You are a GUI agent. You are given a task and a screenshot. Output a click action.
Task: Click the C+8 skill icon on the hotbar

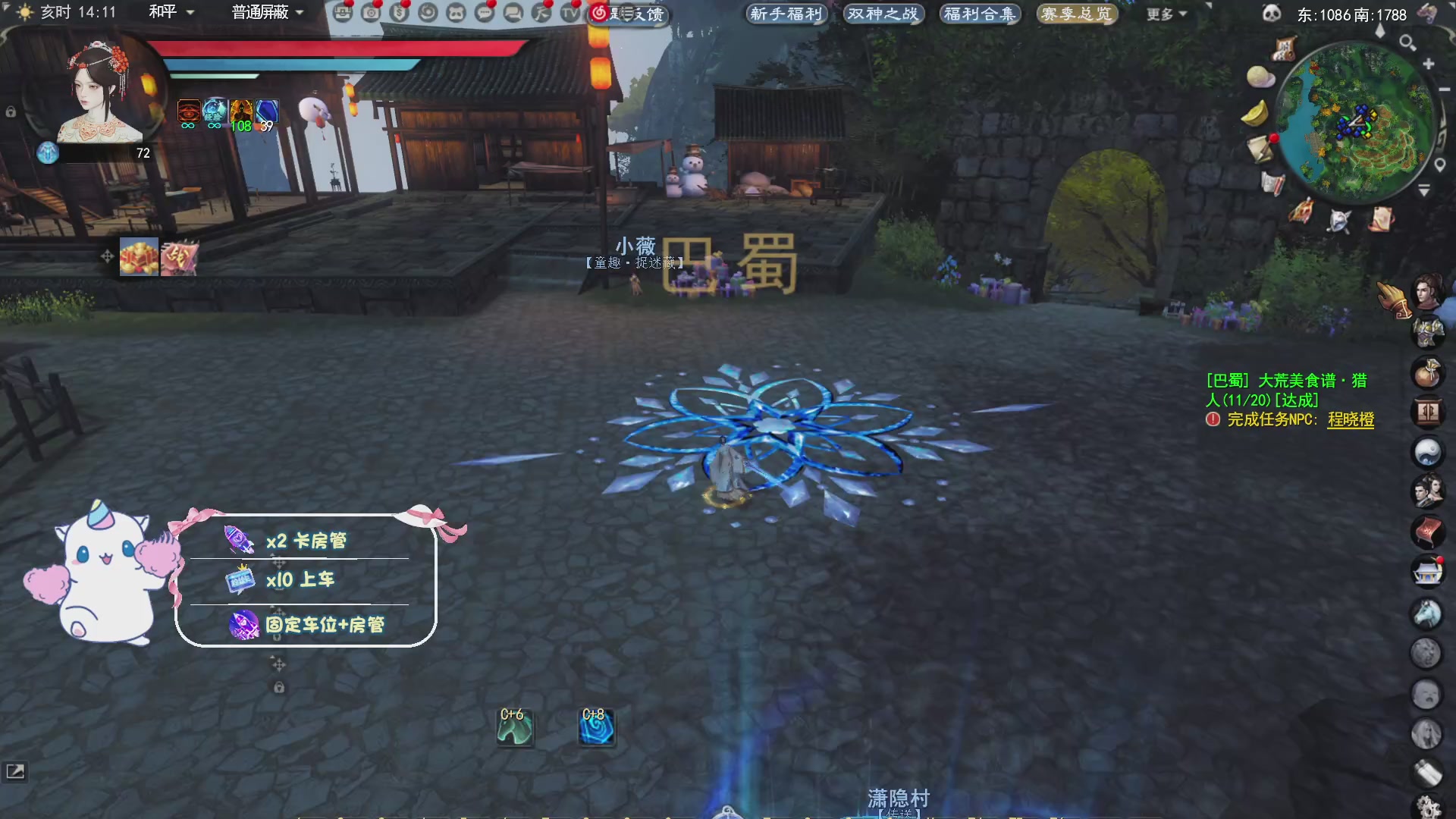coord(598,726)
